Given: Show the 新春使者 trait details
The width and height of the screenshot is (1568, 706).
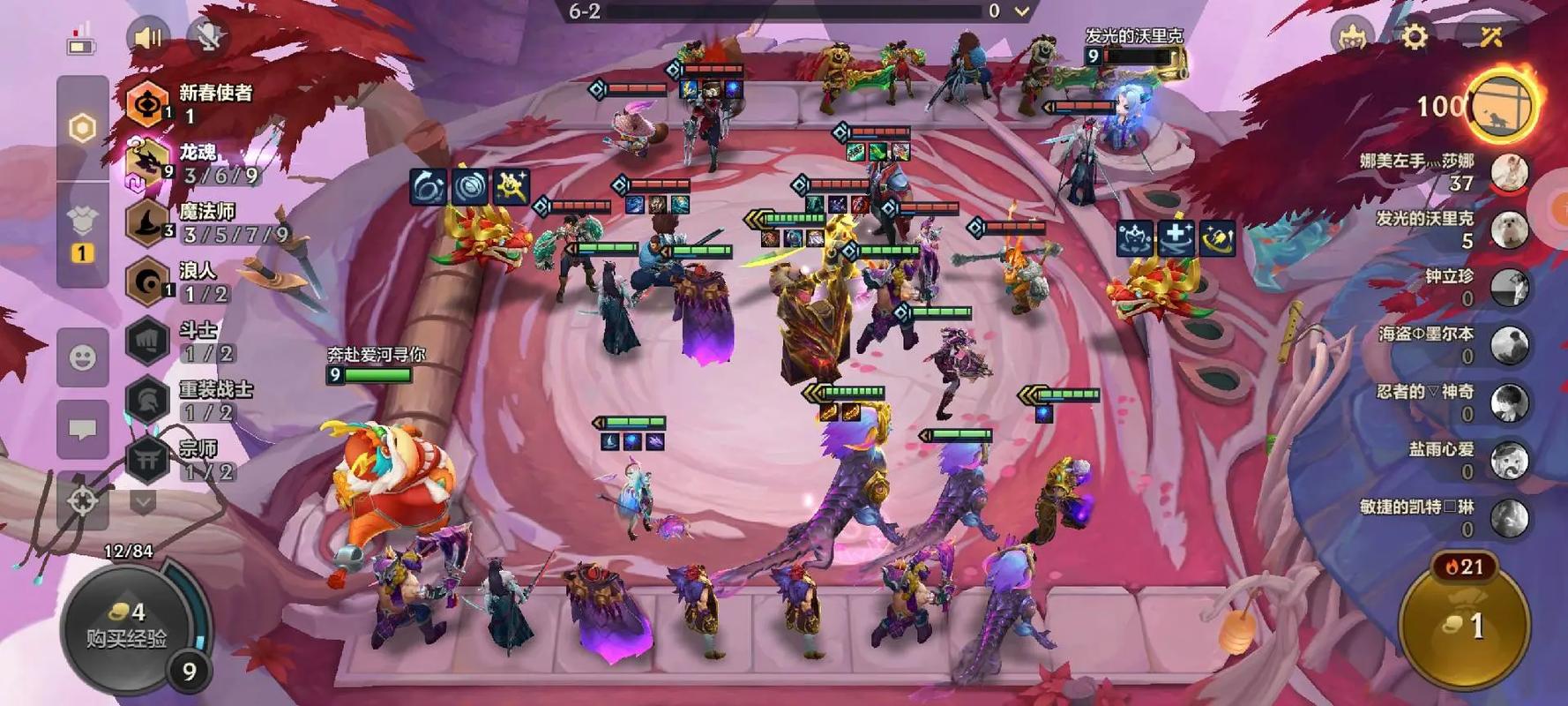Looking at the screenshot, I should coord(148,103).
